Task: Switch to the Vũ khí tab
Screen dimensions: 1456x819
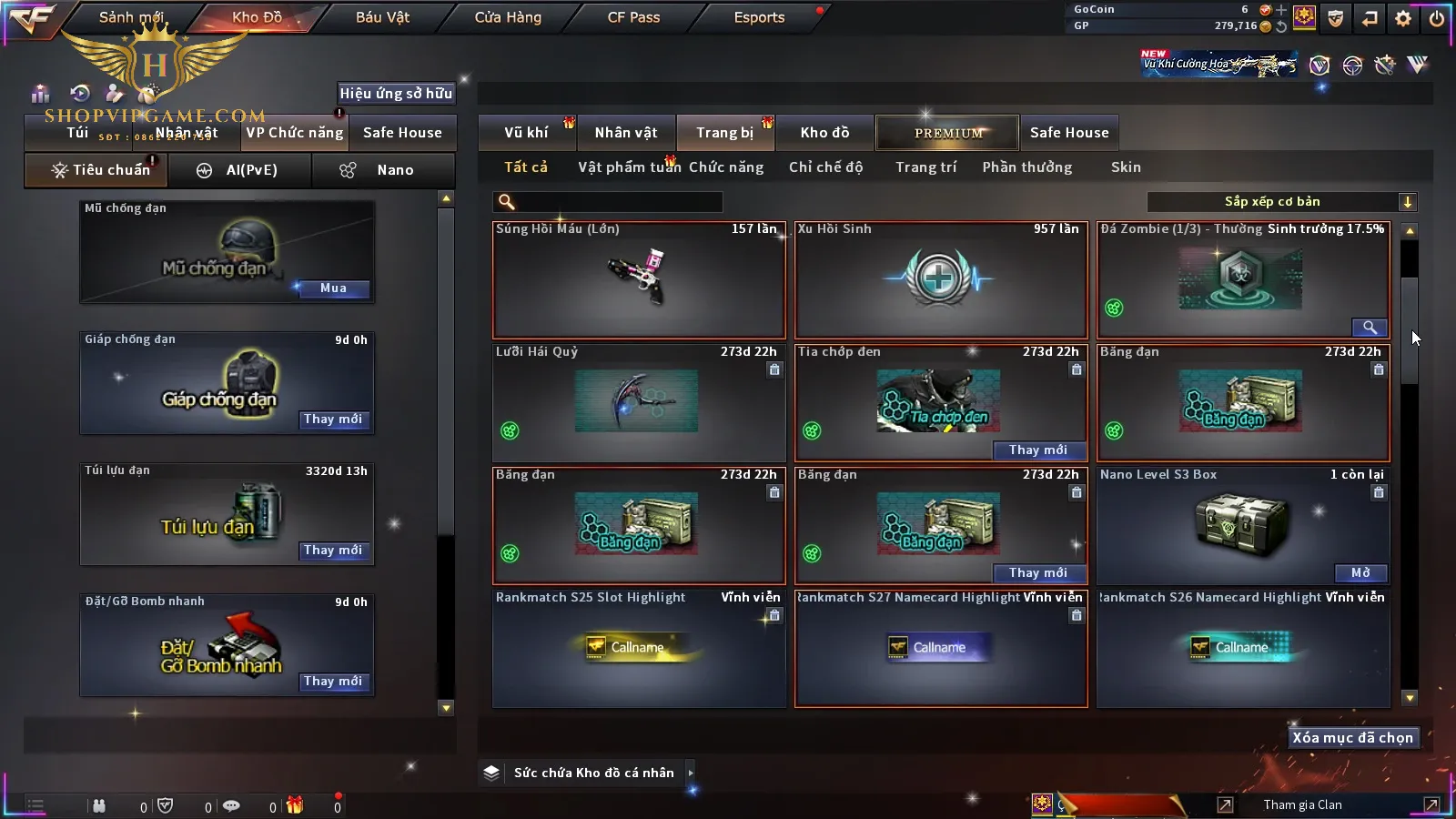Action: pyautogui.click(x=526, y=133)
